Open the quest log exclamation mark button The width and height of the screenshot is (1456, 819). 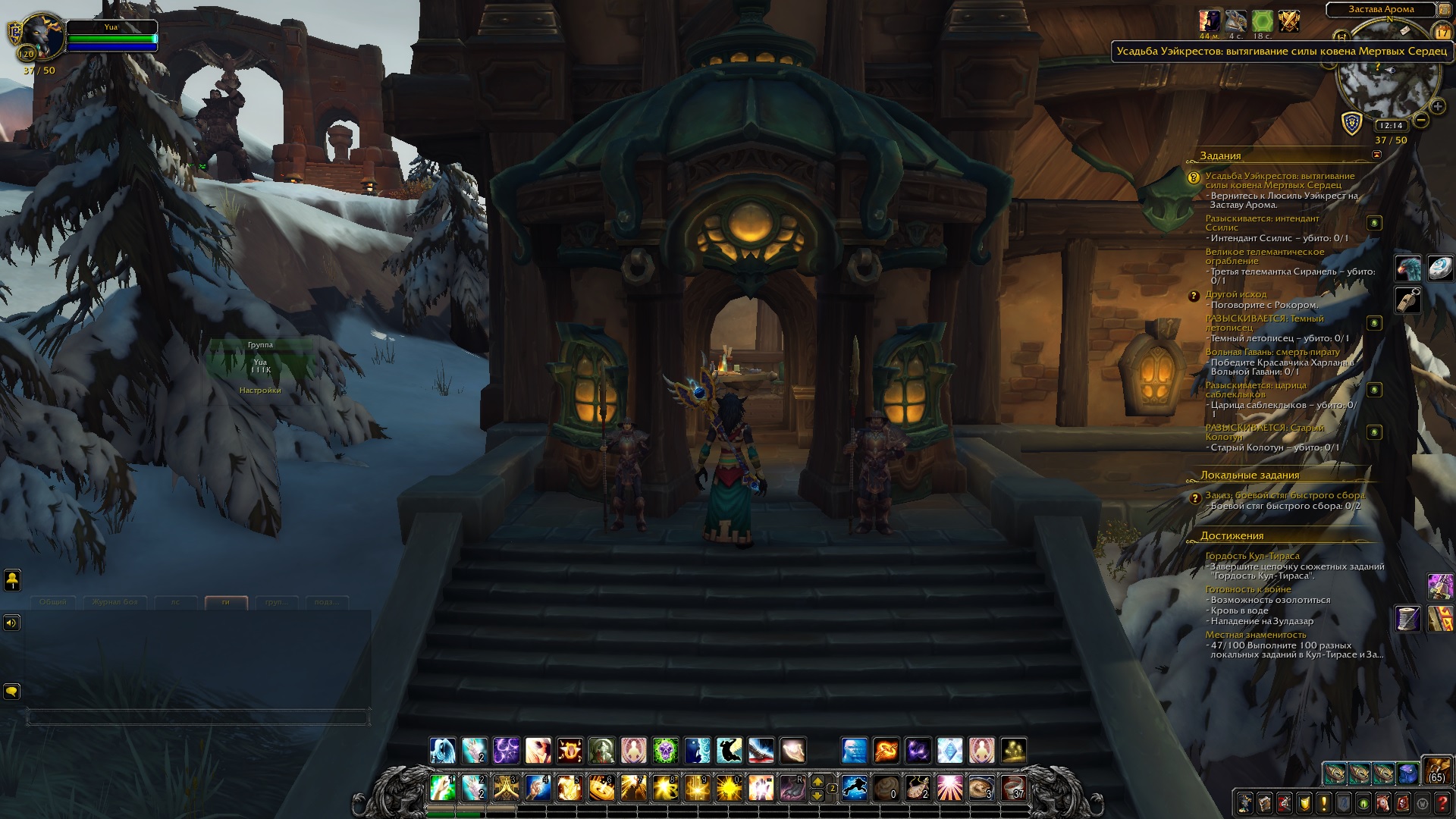(1324, 802)
